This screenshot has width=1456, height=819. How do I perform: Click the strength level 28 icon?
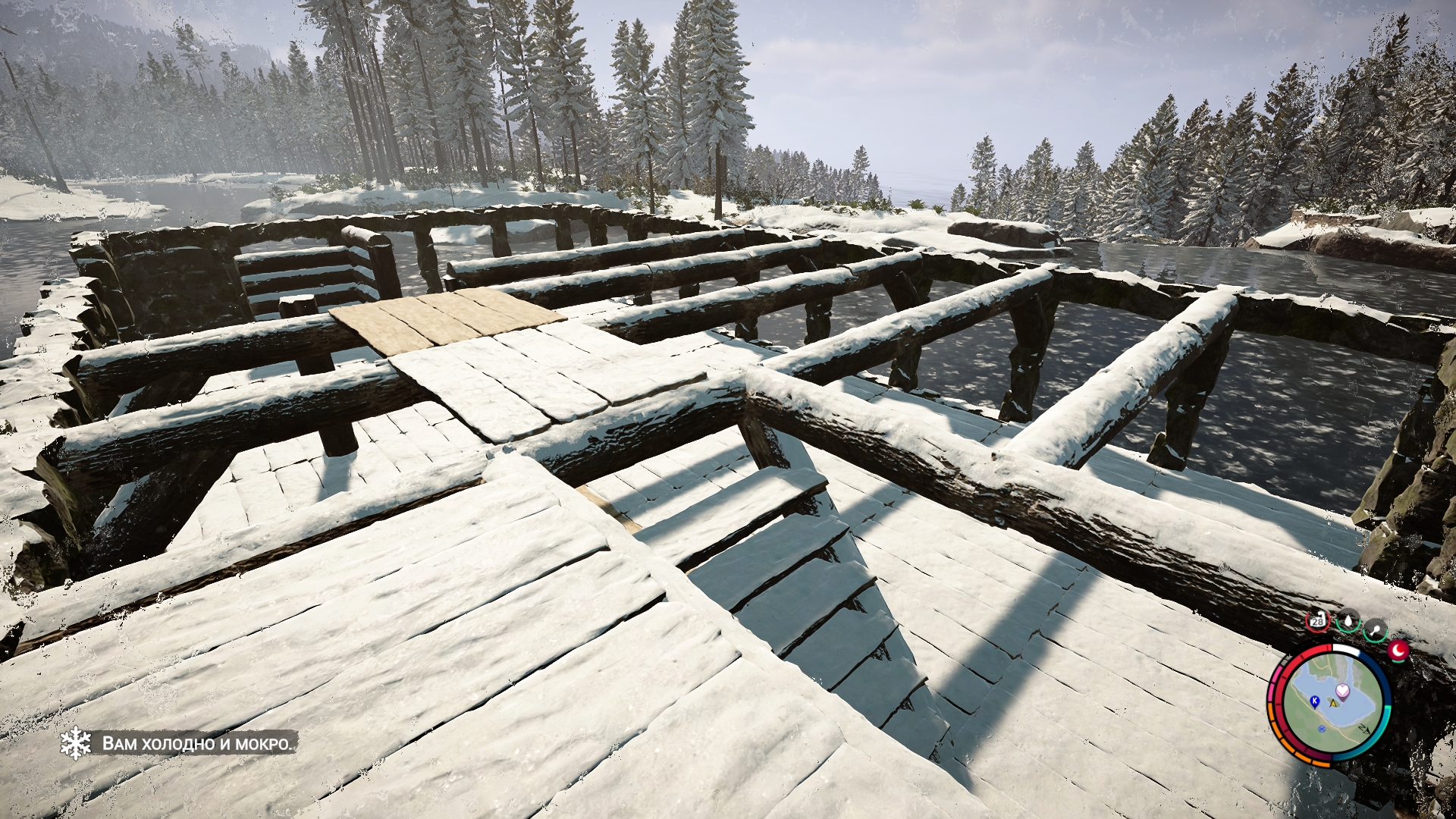click(1317, 621)
